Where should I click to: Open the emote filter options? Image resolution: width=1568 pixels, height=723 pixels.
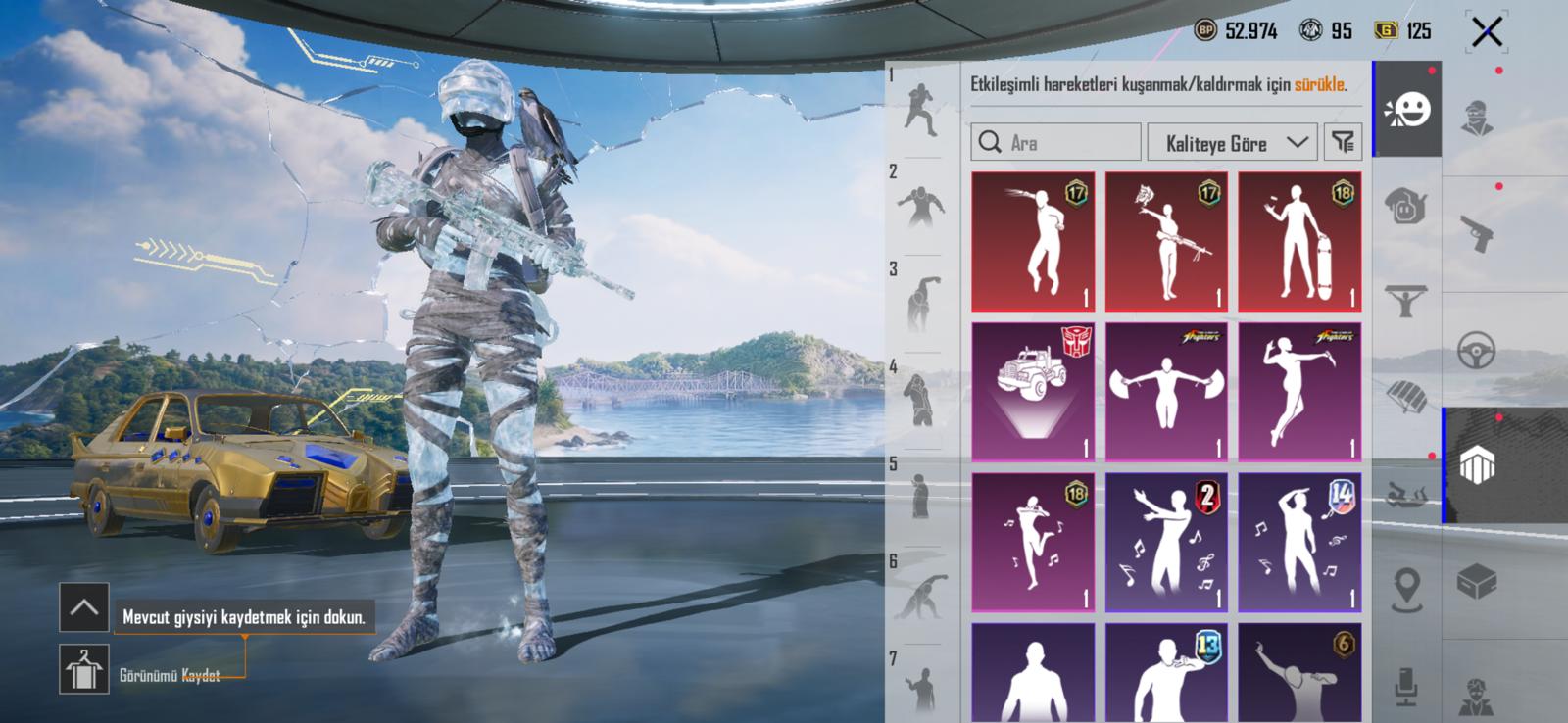tap(1343, 143)
